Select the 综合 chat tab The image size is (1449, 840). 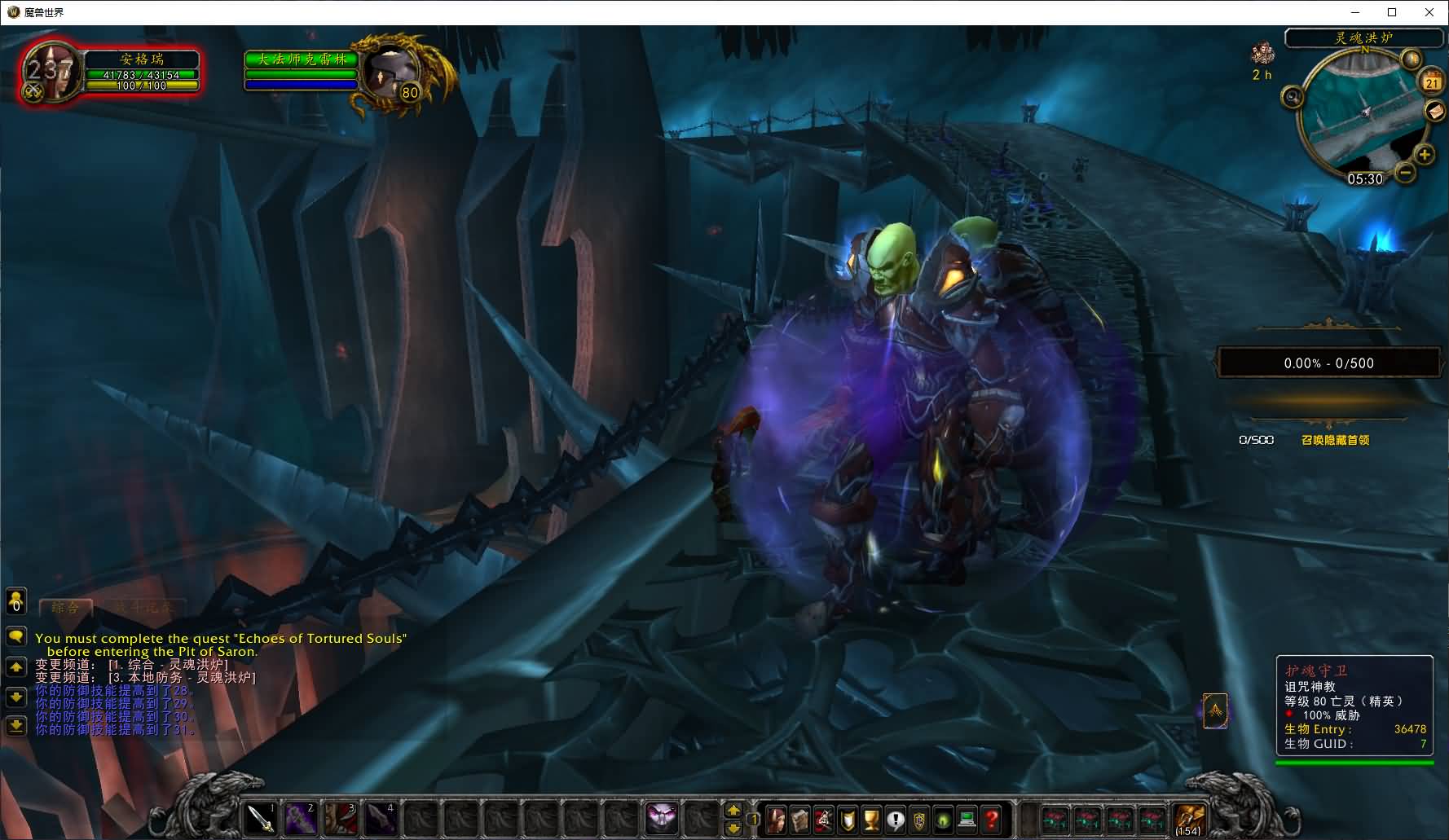click(x=65, y=608)
